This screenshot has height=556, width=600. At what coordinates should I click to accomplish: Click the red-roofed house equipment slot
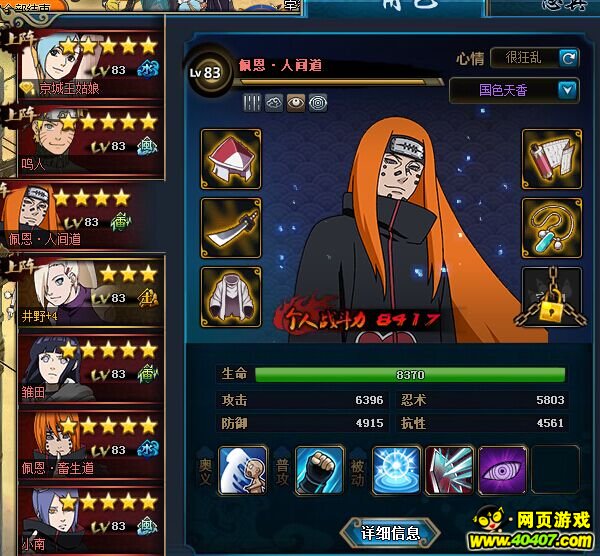point(231,158)
